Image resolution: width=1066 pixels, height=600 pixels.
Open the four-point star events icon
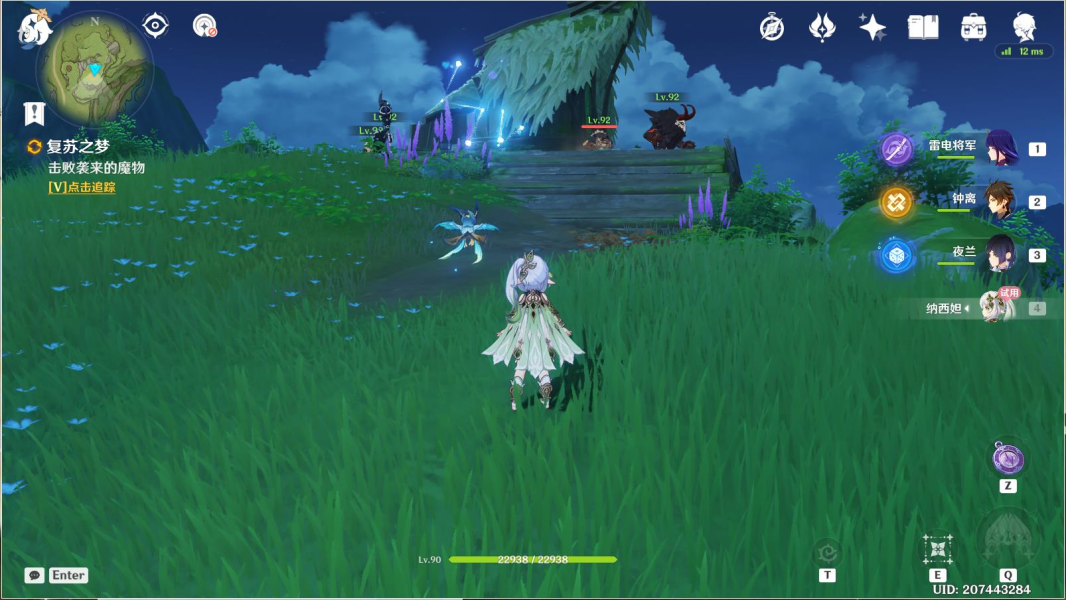[872, 27]
